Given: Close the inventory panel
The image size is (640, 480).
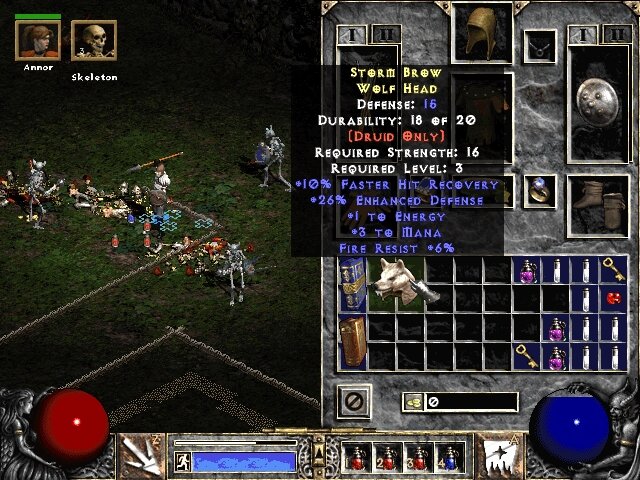Looking at the screenshot, I should (x=354, y=402).
